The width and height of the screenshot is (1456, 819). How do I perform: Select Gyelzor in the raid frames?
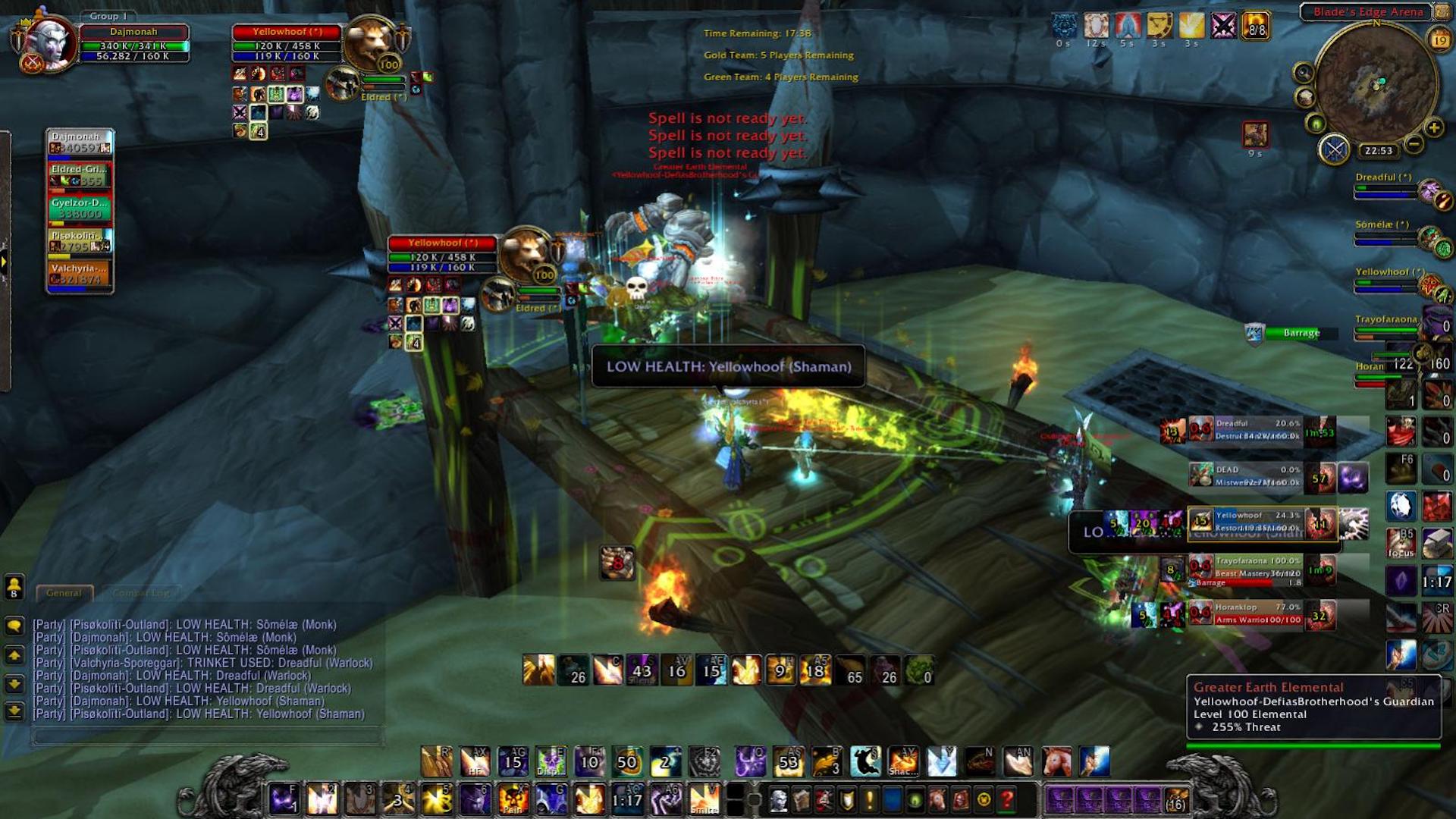80,209
